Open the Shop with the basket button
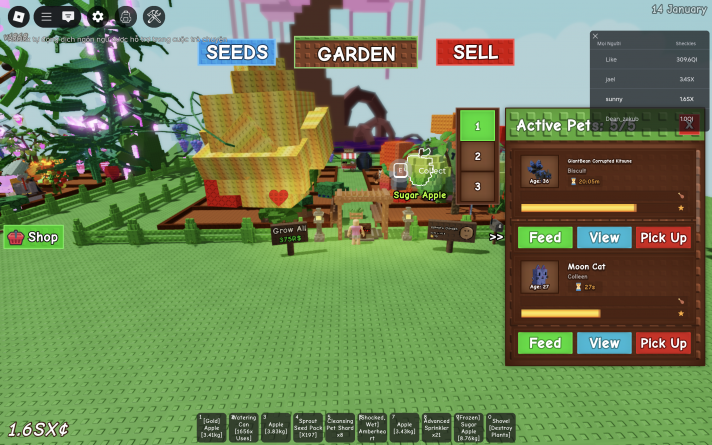This screenshot has width=712, height=445. (x=34, y=237)
